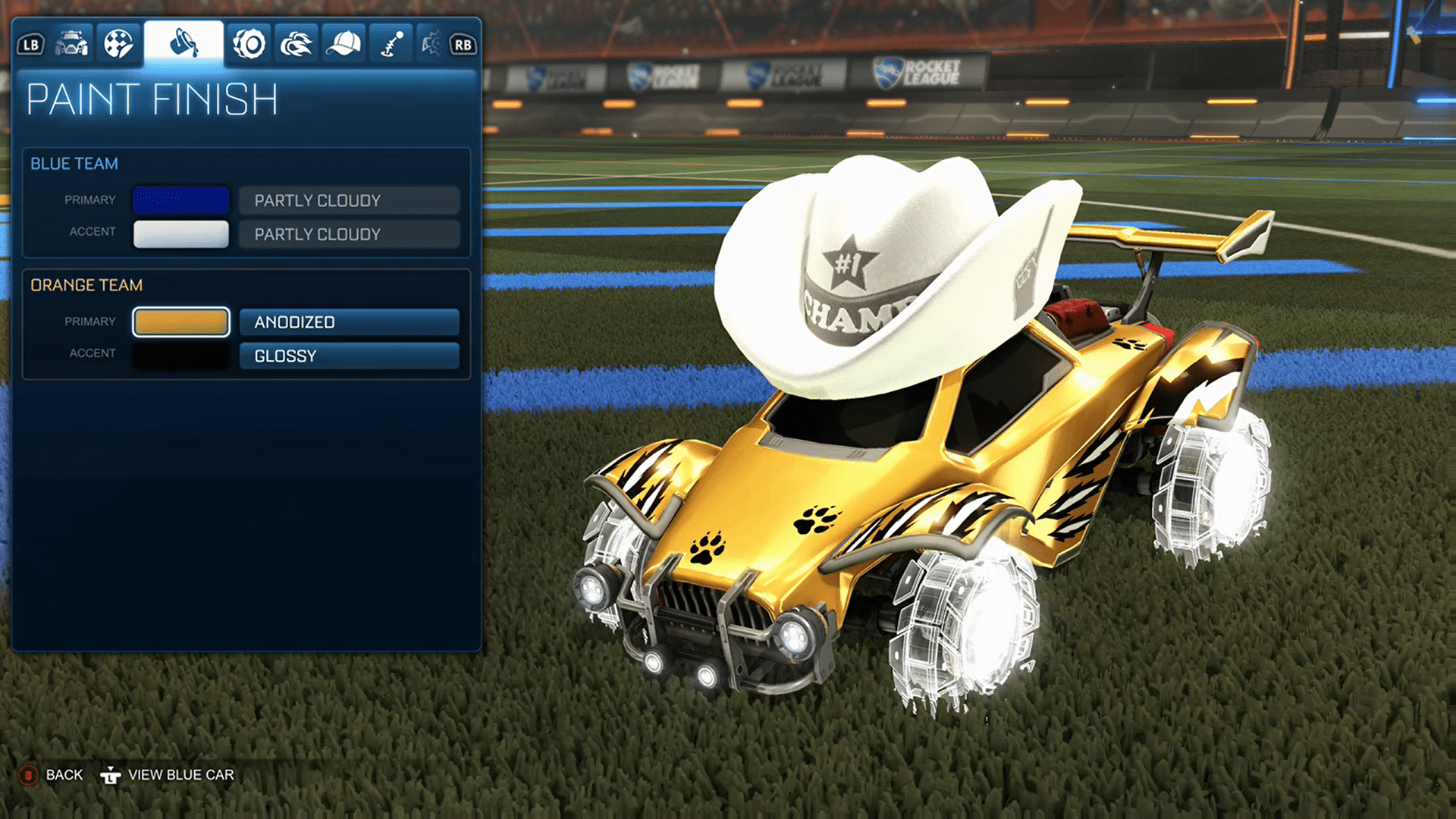The image size is (1456, 819).
Task: Open the Blue Team accent Partly Cloudy finish selector
Action: pyautogui.click(x=349, y=234)
